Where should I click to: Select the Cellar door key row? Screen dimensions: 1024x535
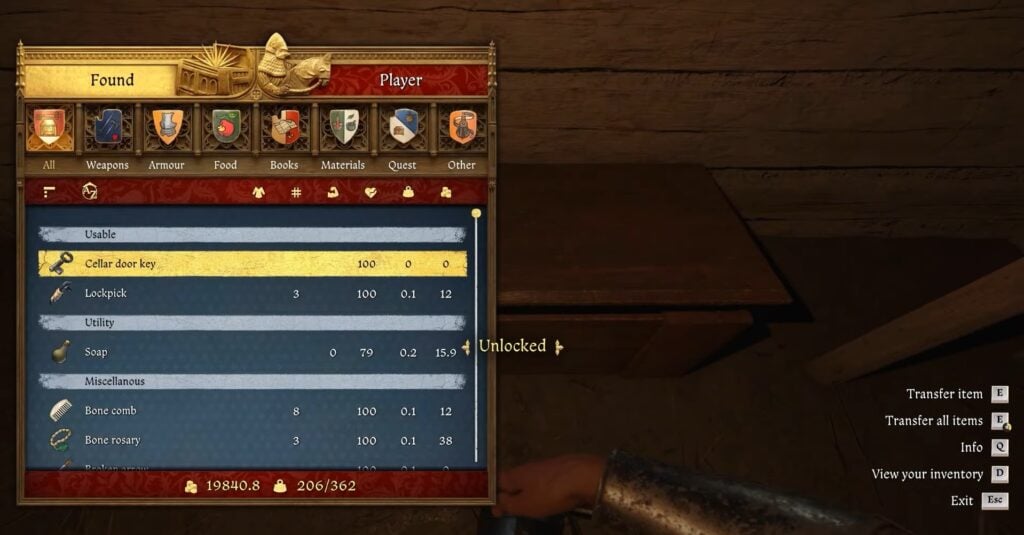pos(252,264)
